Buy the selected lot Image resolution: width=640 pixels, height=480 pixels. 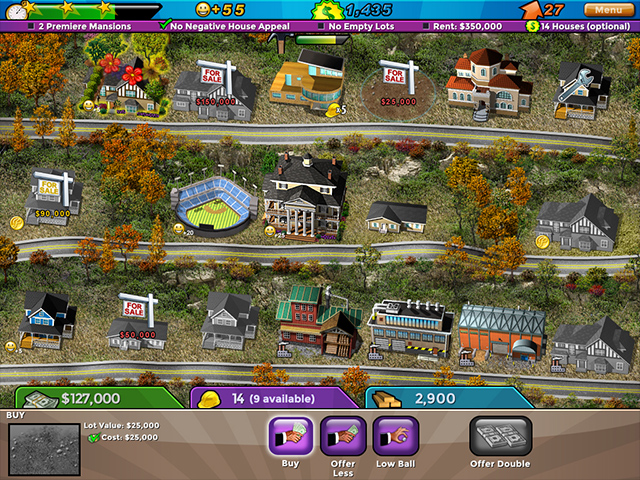click(x=291, y=437)
